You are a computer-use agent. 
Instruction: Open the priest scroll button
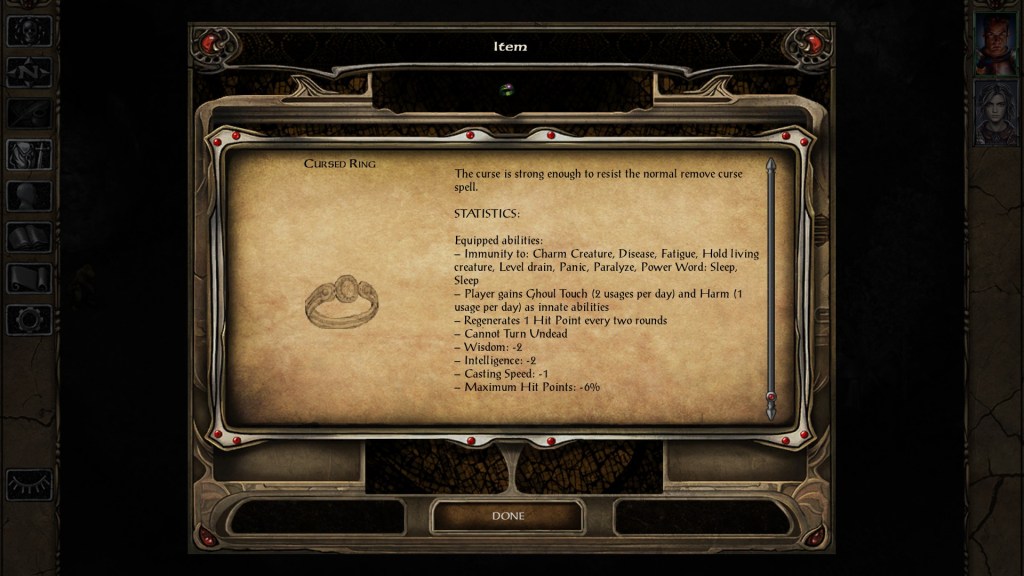click(29, 278)
